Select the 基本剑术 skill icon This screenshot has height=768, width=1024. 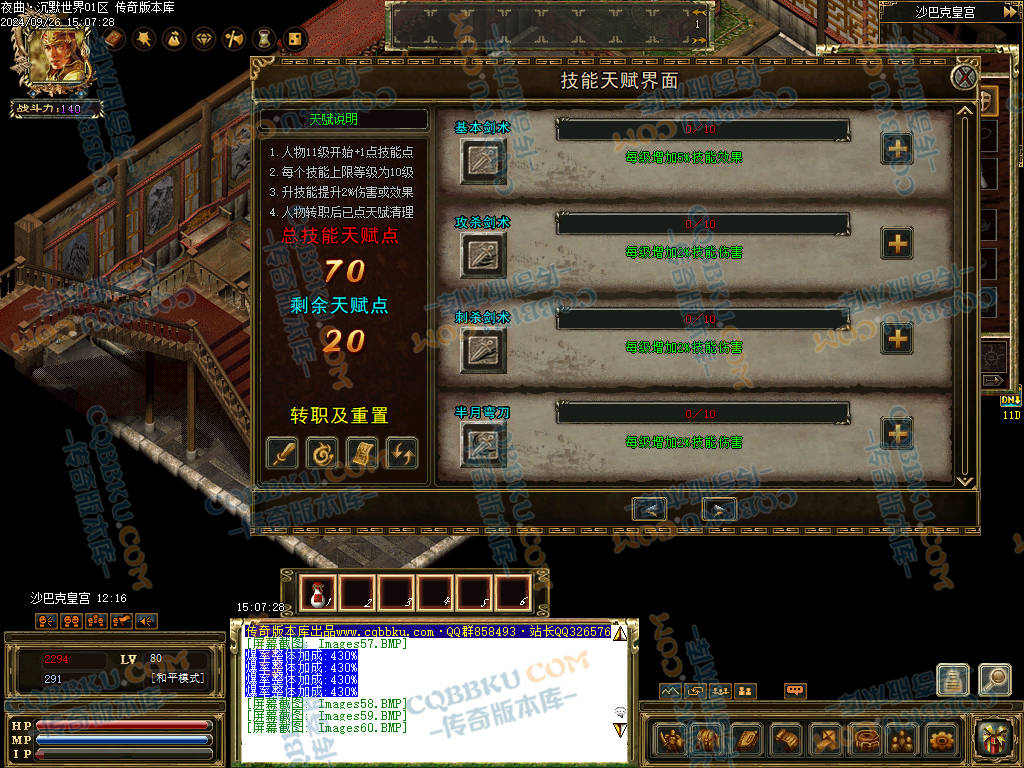tap(483, 161)
